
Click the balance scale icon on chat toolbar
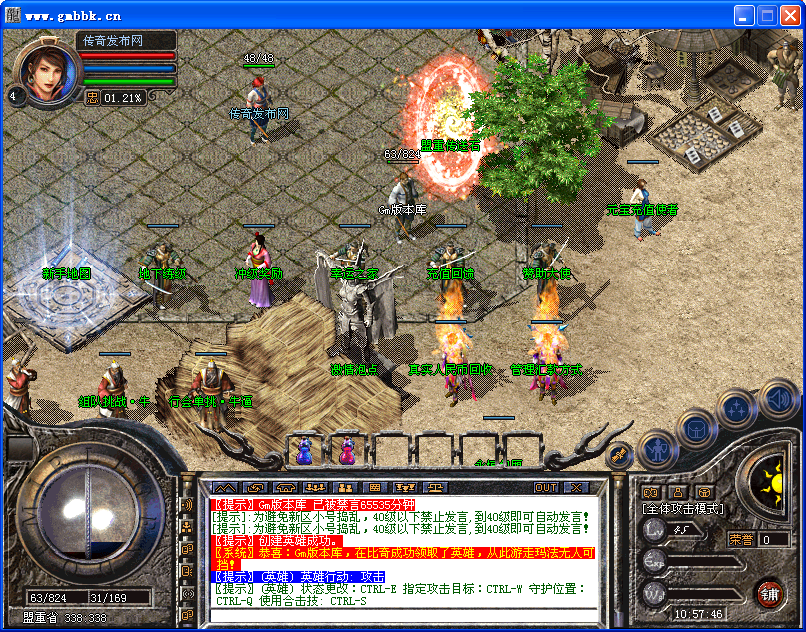point(438,487)
